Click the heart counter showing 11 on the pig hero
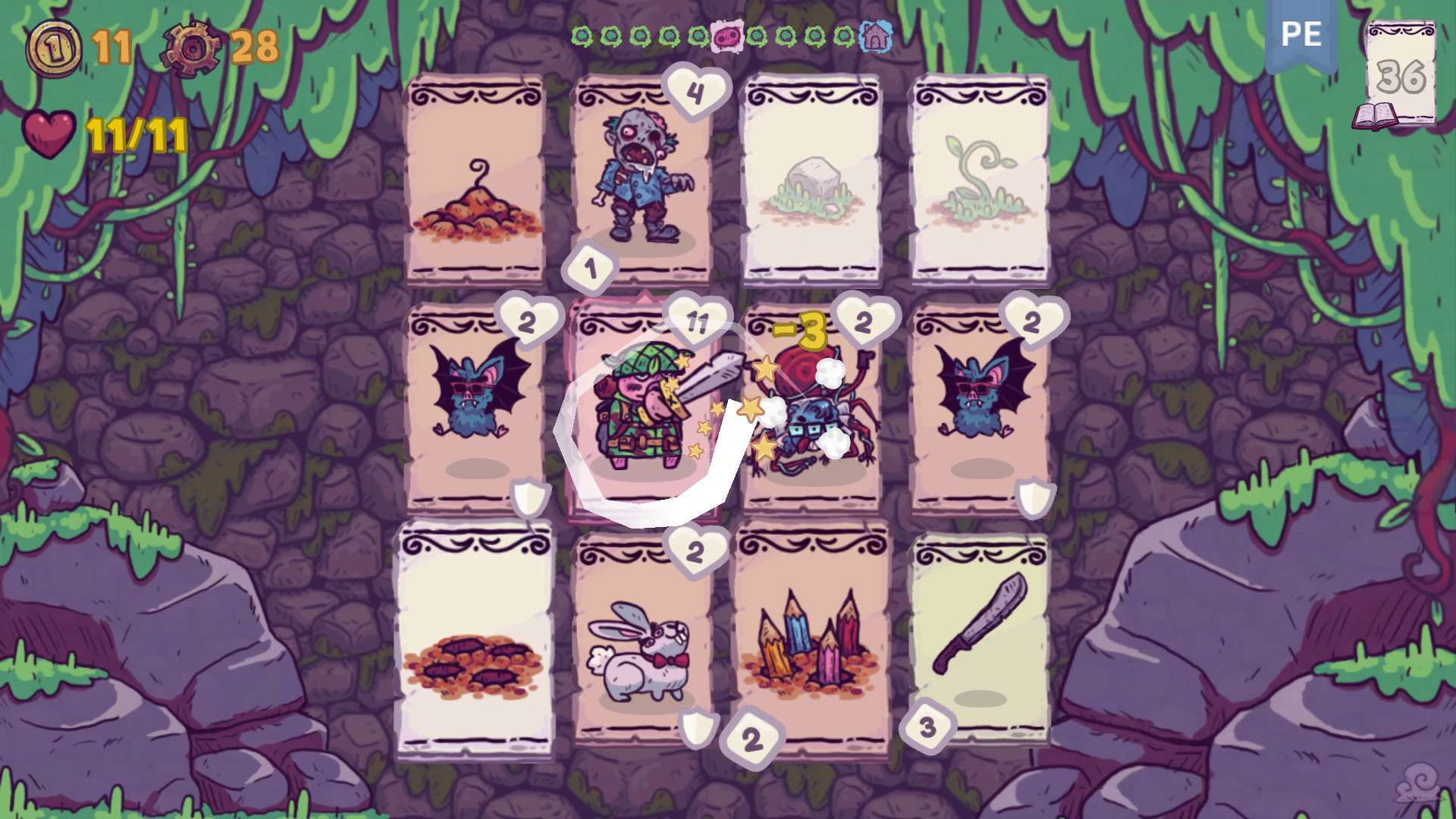This screenshot has height=819, width=1456. [x=699, y=320]
